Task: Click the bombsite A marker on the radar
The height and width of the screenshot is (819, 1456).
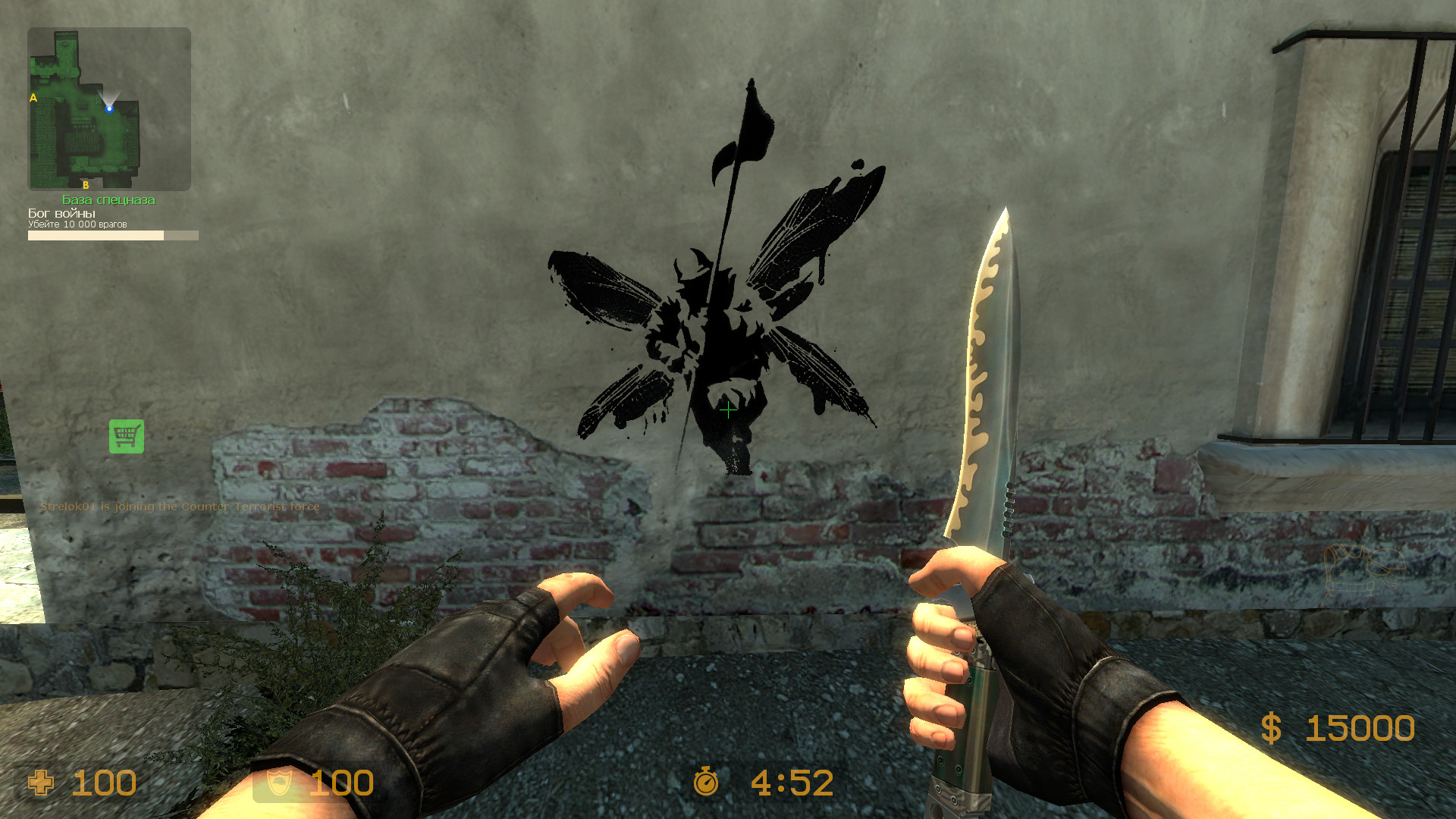Action: click(32, 97)
